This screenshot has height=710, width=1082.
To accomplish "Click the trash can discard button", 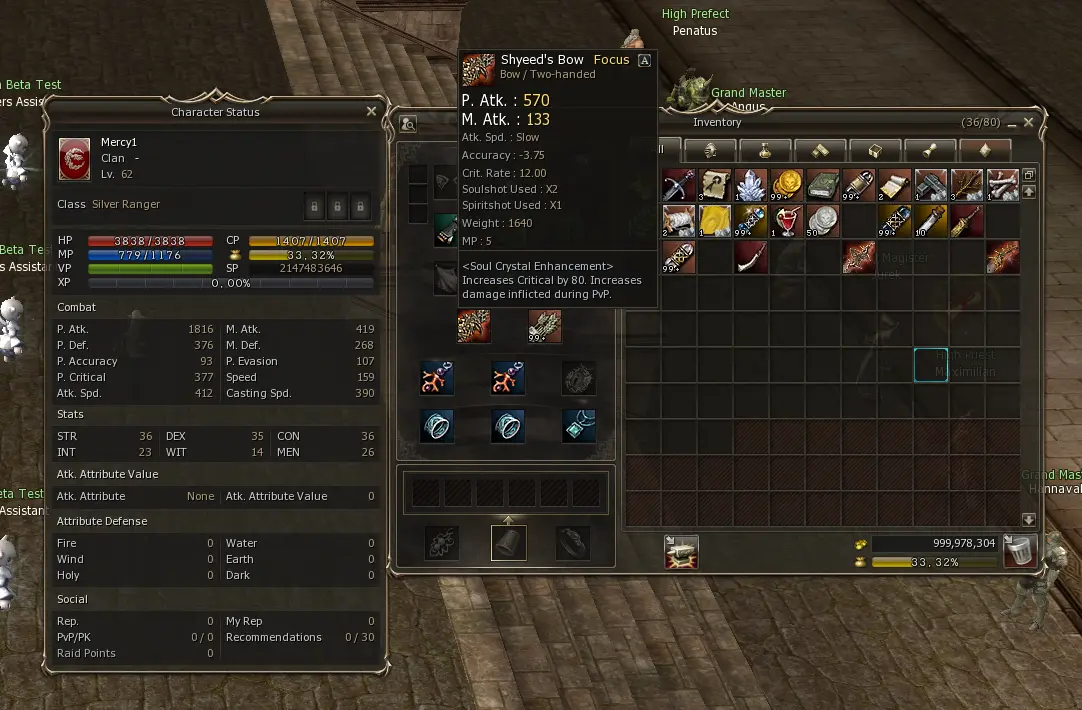I will coord(1020,552).
